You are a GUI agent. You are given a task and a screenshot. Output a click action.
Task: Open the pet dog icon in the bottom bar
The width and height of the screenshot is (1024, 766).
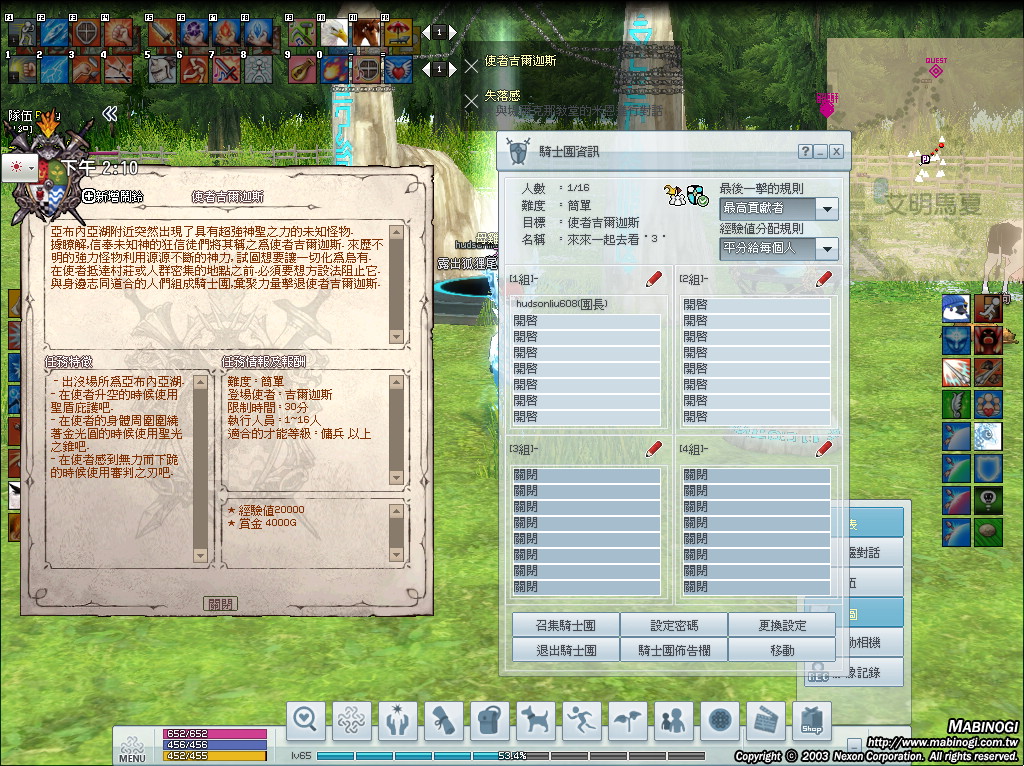[x=535, y=718]
